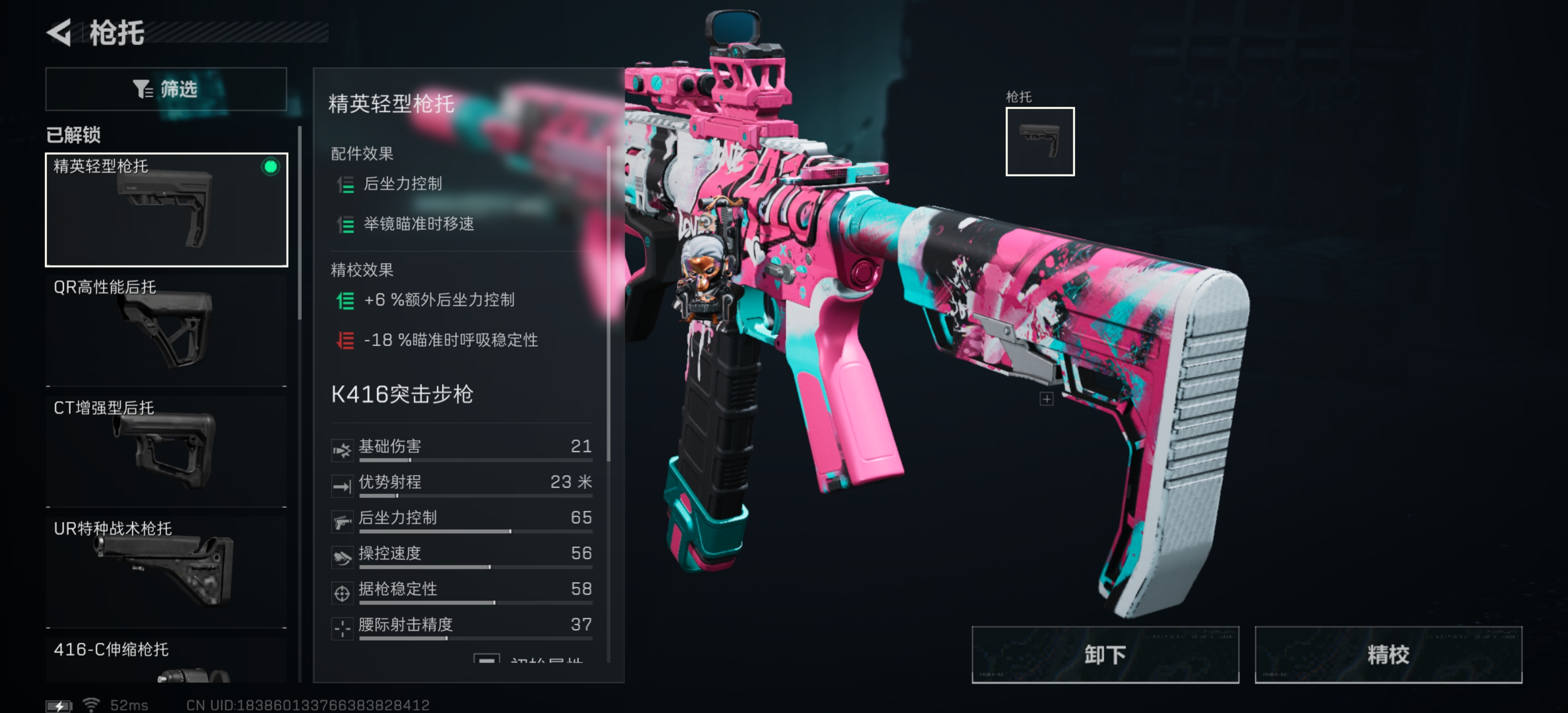Open 精校 calibration for the stock
Image resolution: width=1568 pixels, height=713 pixels.
1388,655
